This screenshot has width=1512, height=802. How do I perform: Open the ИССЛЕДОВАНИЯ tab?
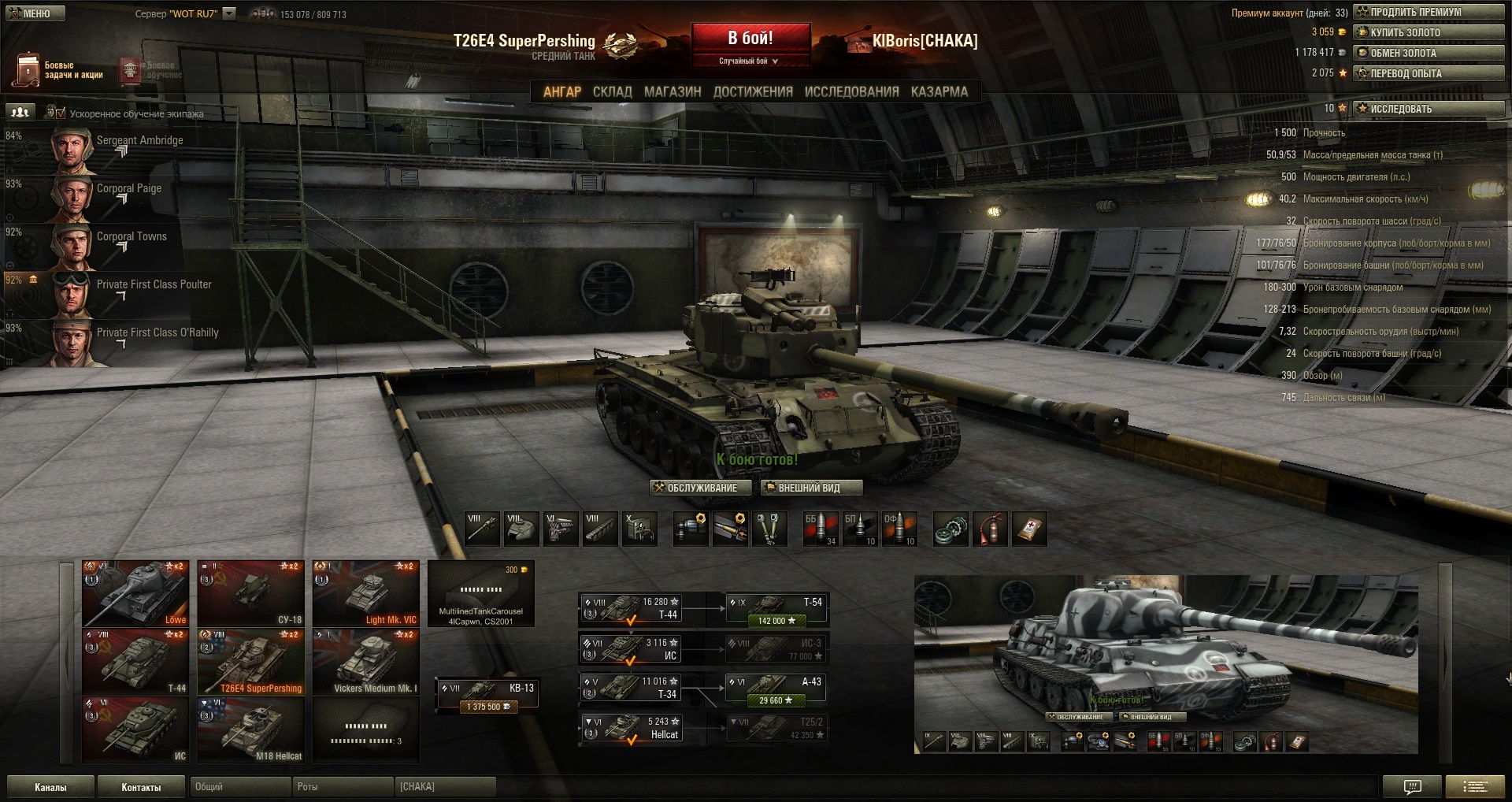pyautogui.click(x=851, y=91)
